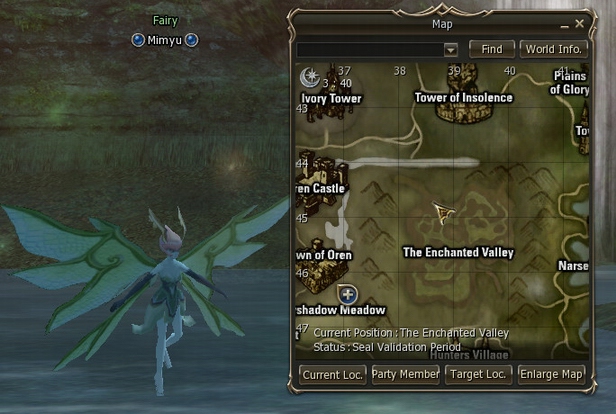Open the map location dropdown
This screenshot has width=616, height=414.
(450, 49)
